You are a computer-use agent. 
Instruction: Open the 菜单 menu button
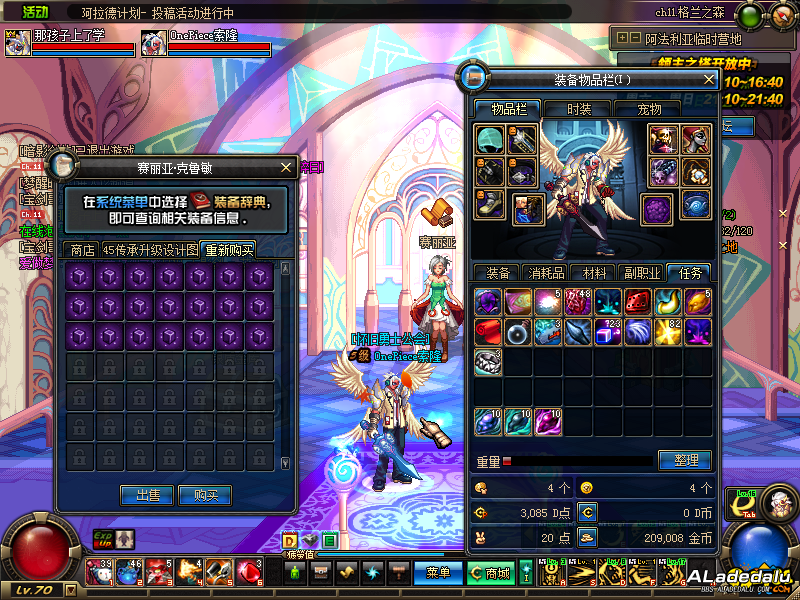(x=438, y=573)
